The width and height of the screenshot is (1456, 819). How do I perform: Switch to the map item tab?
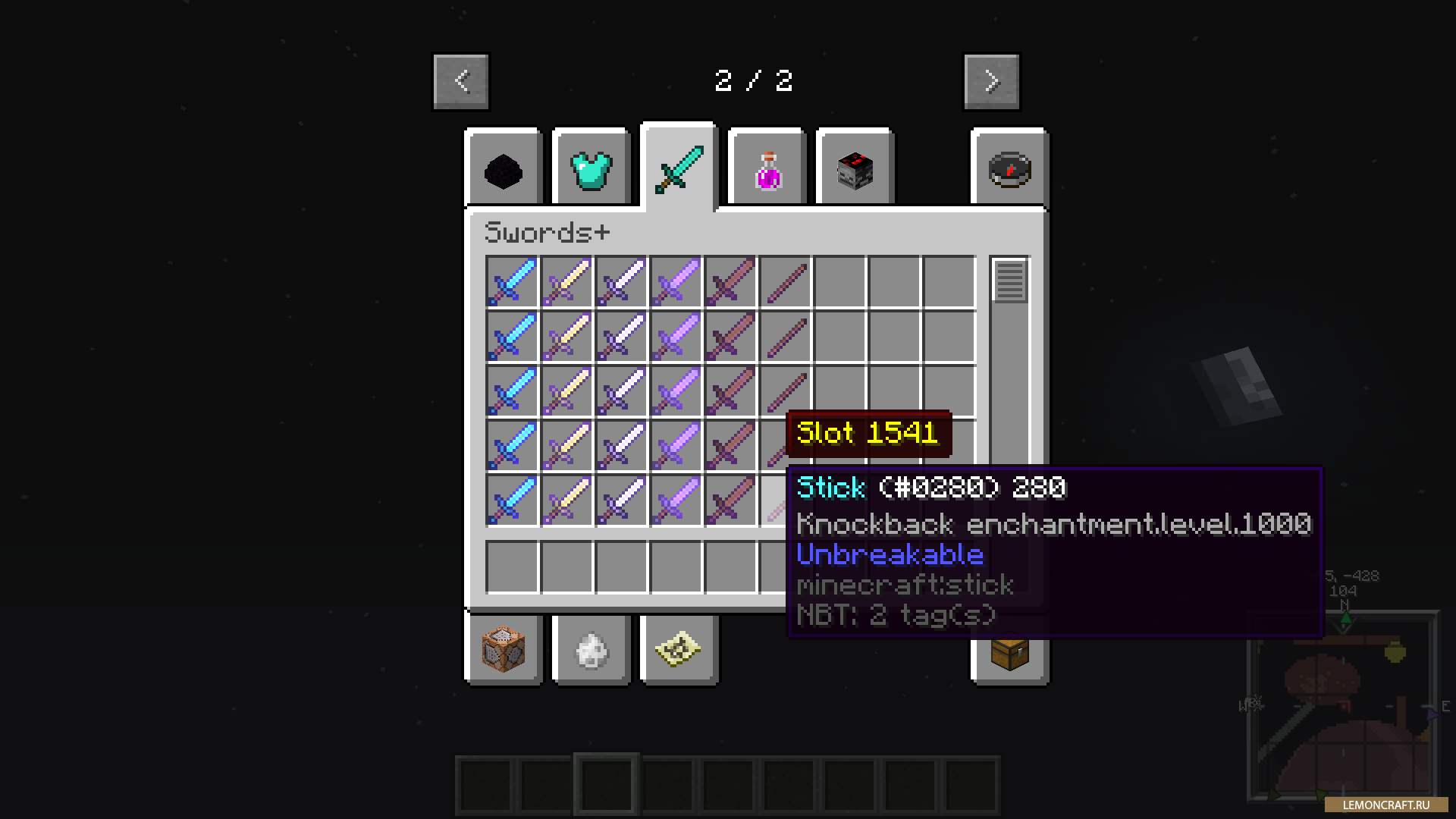point(679,650)
